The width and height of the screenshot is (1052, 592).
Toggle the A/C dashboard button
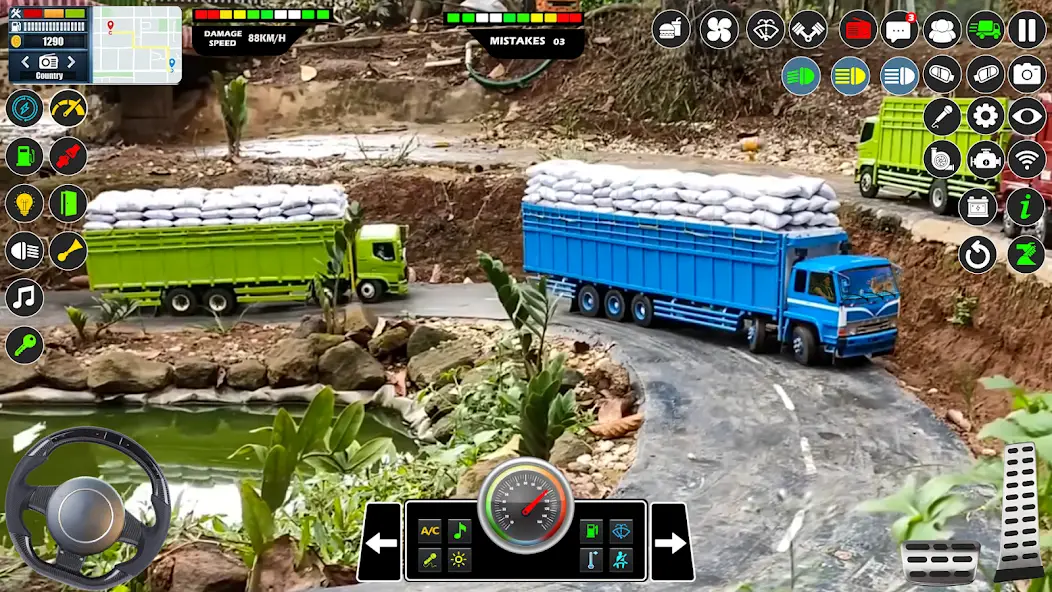coord(430,531)
